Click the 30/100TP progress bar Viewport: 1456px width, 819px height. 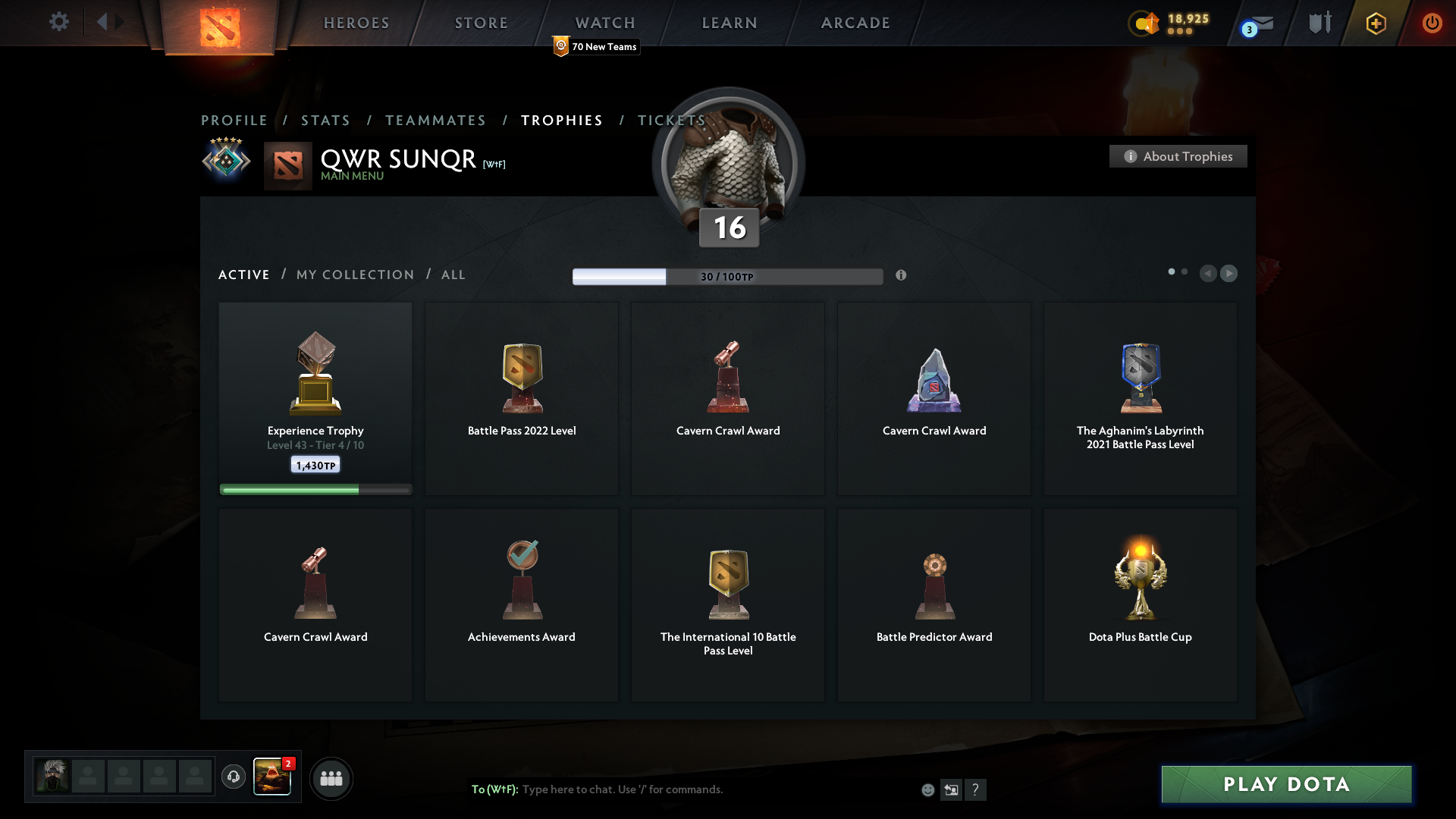coord(728,276)
